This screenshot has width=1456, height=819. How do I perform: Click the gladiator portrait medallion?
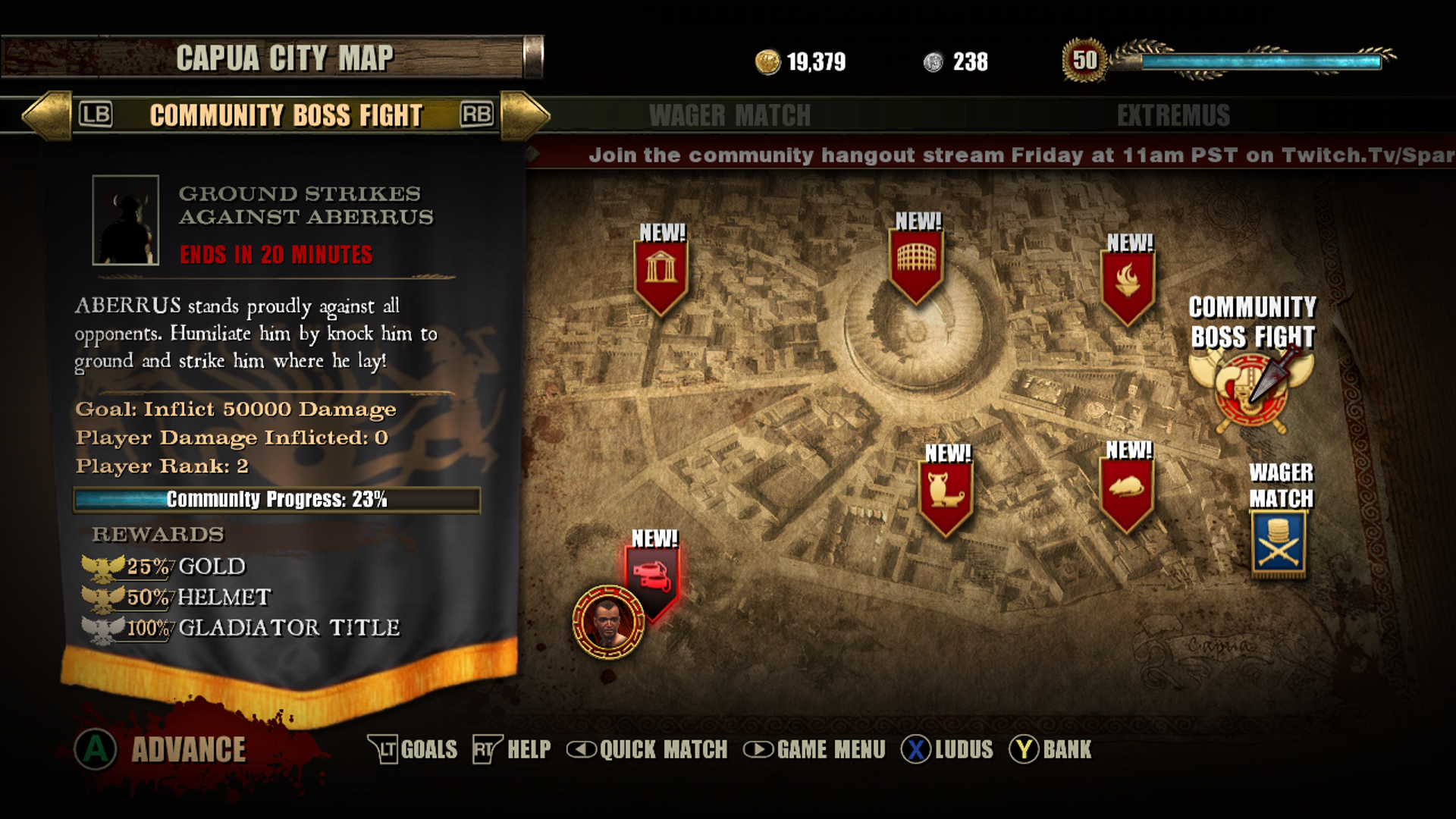pyautogui.click(x=608, y=622)
